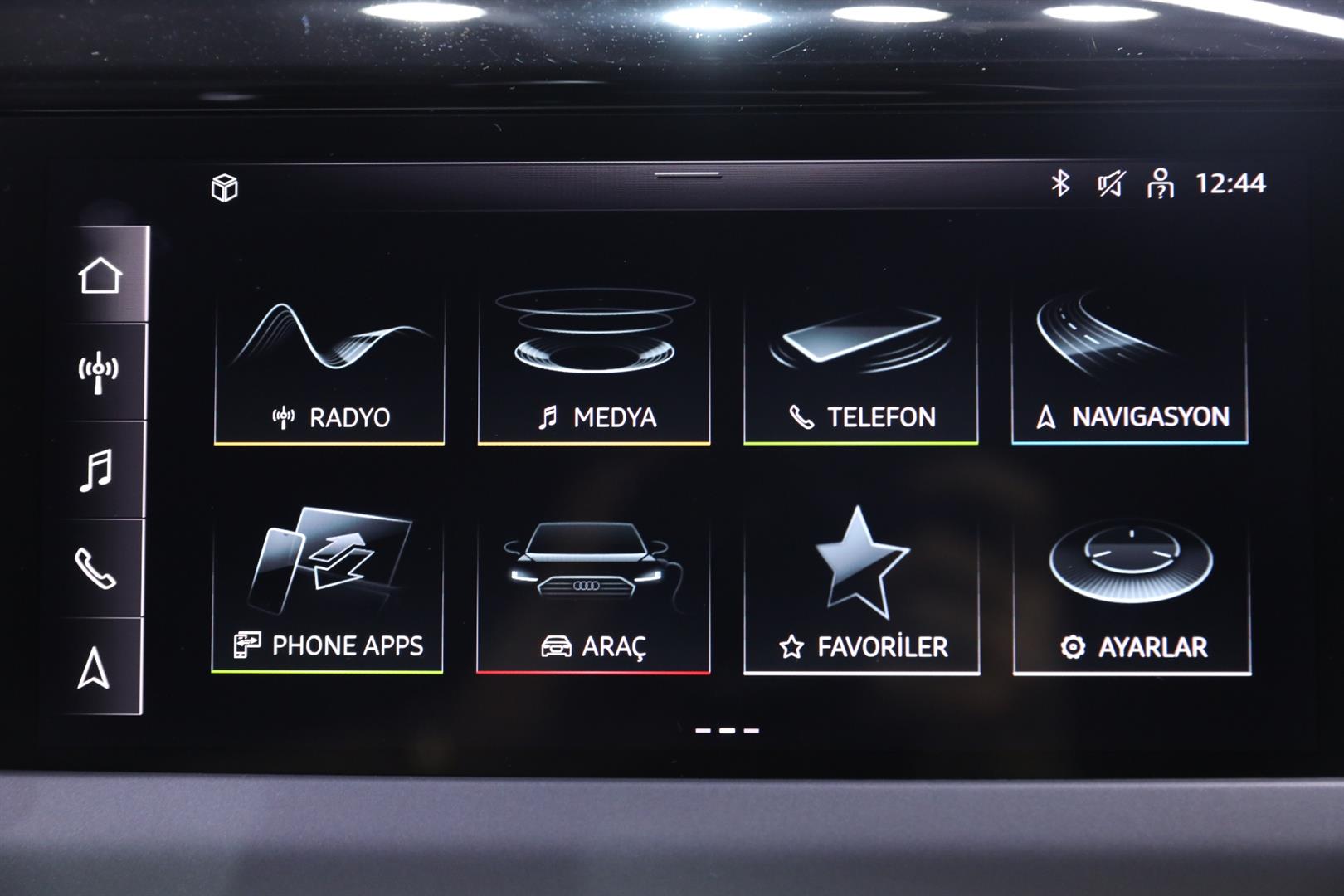The width and height of the screenshot is (1344, 896).
Task: Open AYARLAR settings tile
Action: (1132, 593)
